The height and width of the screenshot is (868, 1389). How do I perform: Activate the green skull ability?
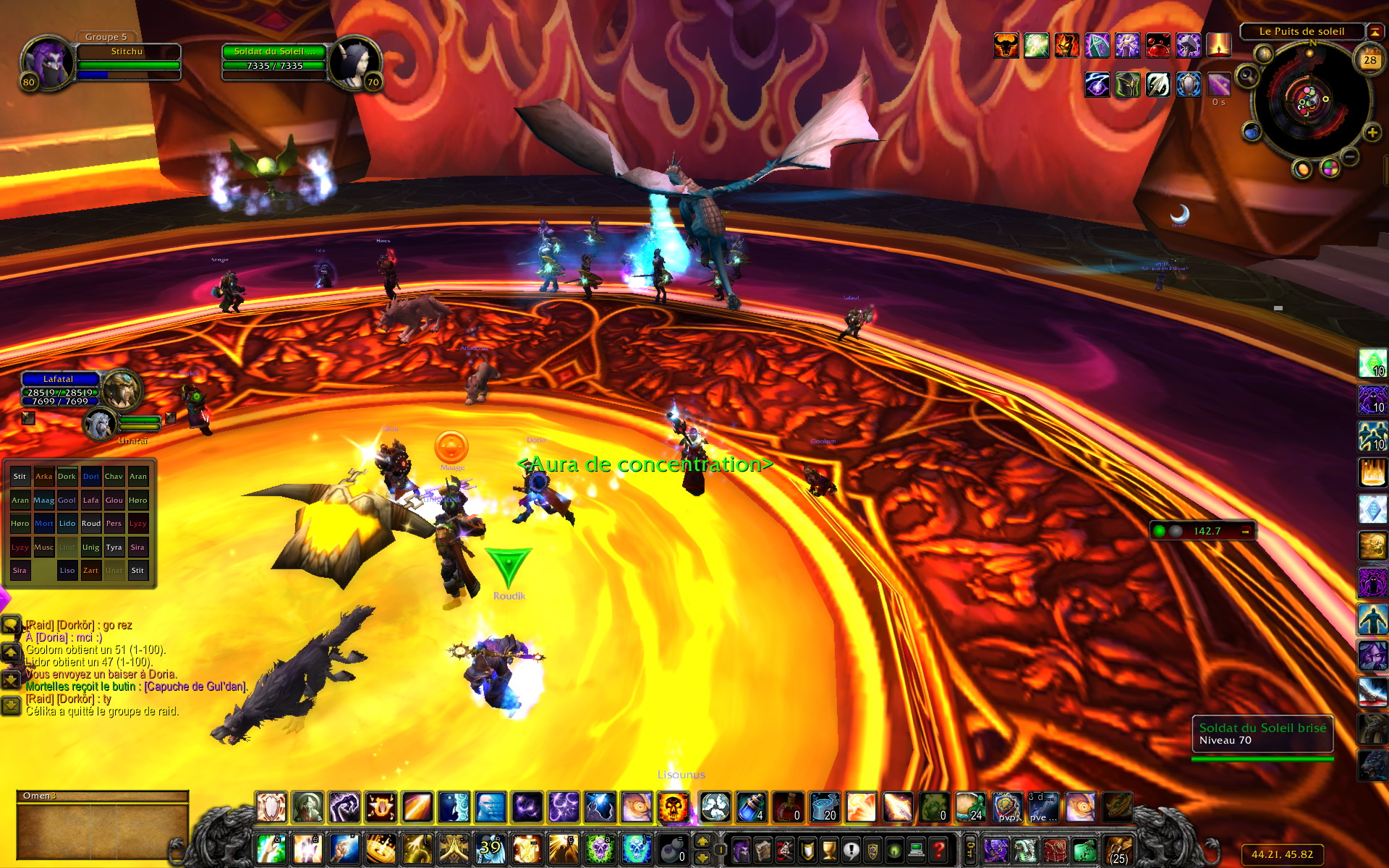pos(600,848)
